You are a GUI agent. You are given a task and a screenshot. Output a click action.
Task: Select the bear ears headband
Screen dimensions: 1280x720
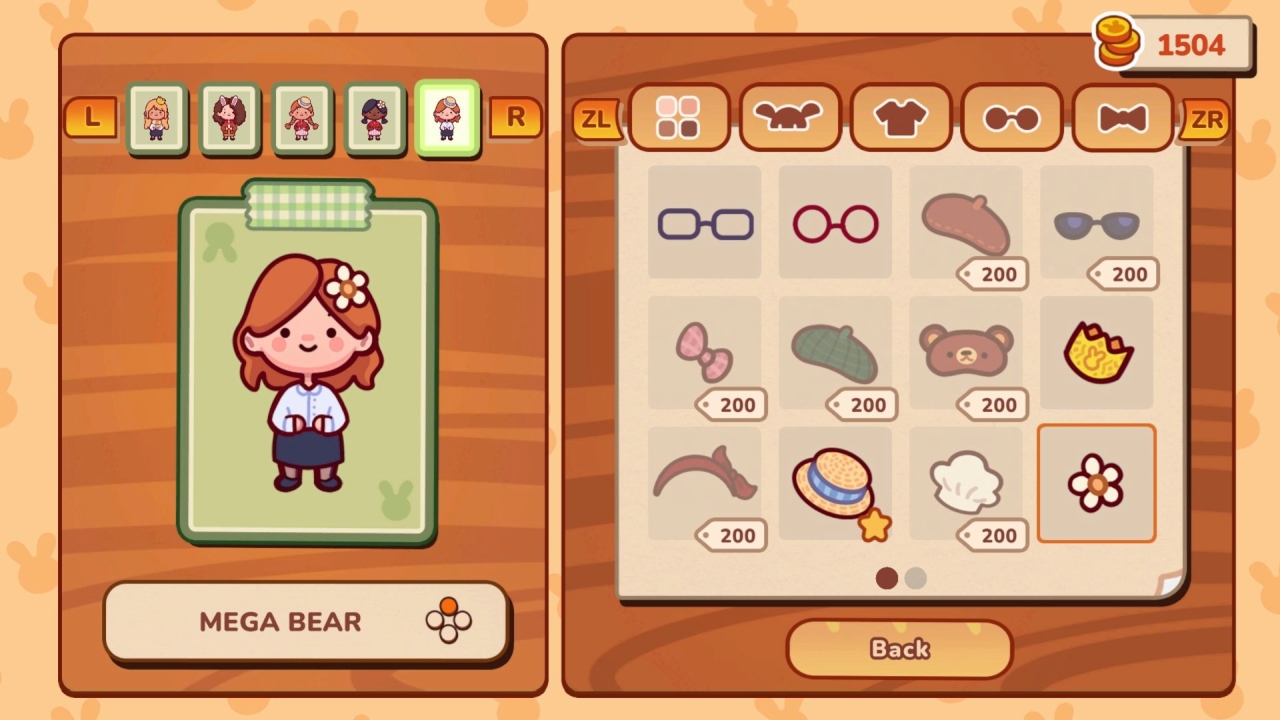coord(965,352)
